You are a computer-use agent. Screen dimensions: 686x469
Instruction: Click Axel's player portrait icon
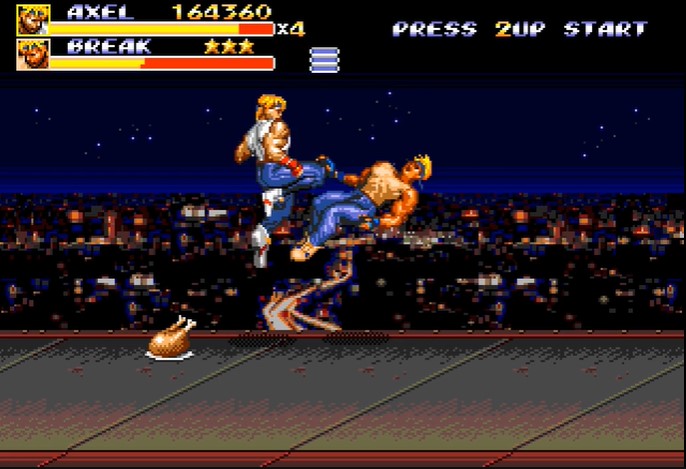click(33, 20)
